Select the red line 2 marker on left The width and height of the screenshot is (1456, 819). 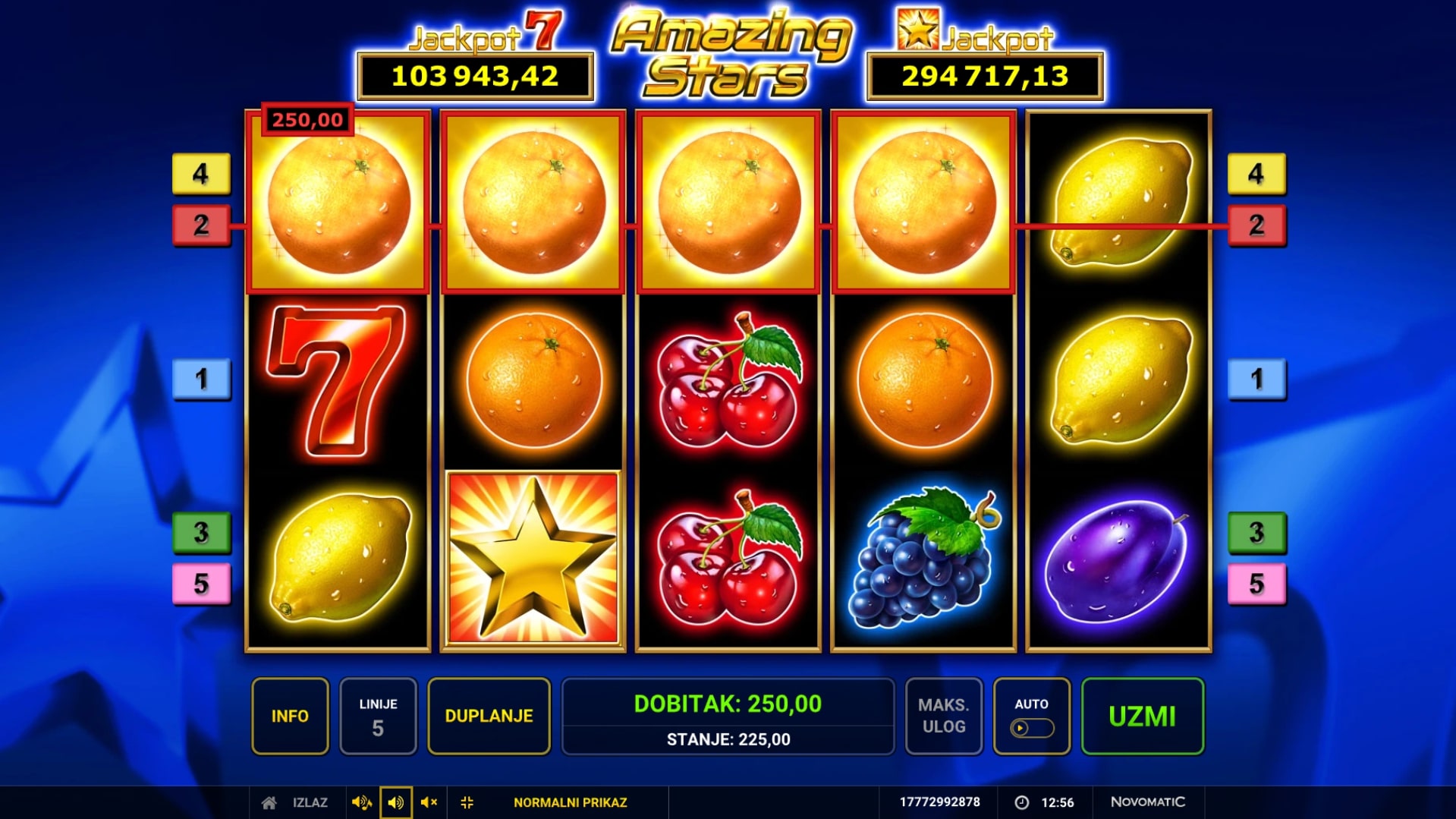pos(201,225)
